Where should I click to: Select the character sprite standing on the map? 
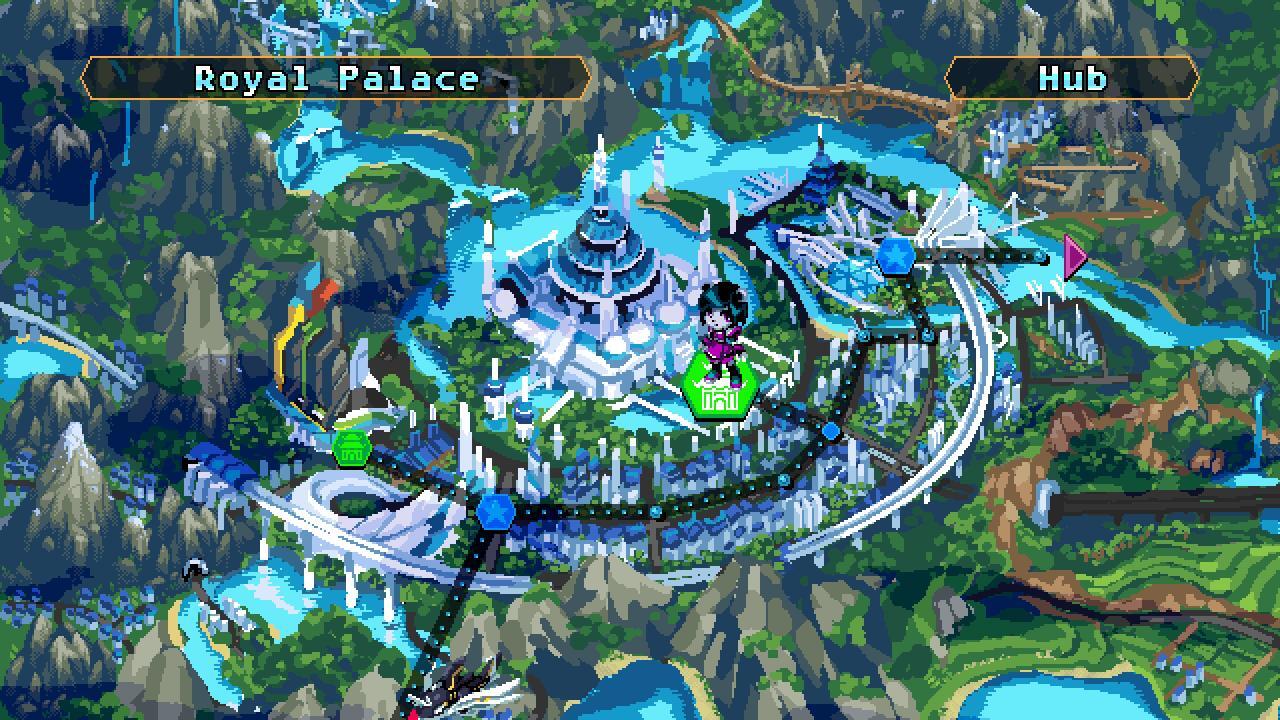(722, 330)
